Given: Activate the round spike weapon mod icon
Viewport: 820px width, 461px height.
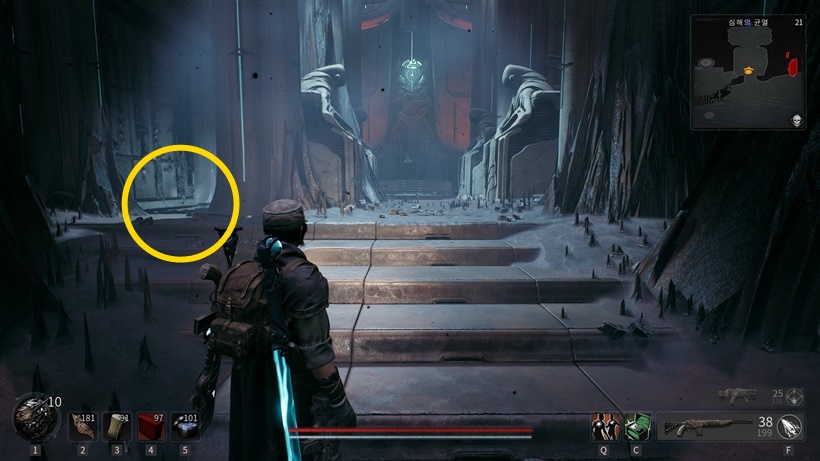Looking at the screenshot, I should tap(793, 427).
